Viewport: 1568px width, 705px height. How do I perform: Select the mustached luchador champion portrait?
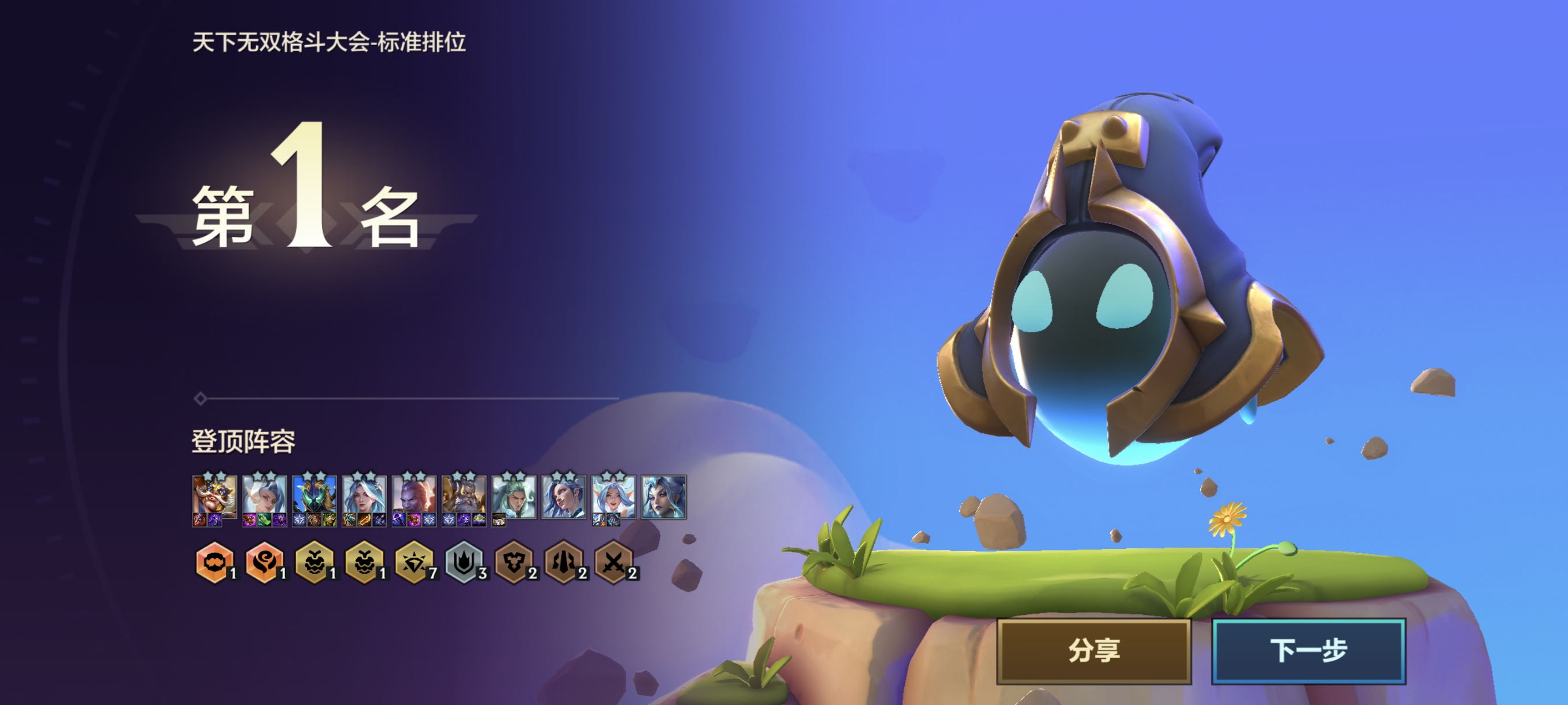tap(215, 496)
